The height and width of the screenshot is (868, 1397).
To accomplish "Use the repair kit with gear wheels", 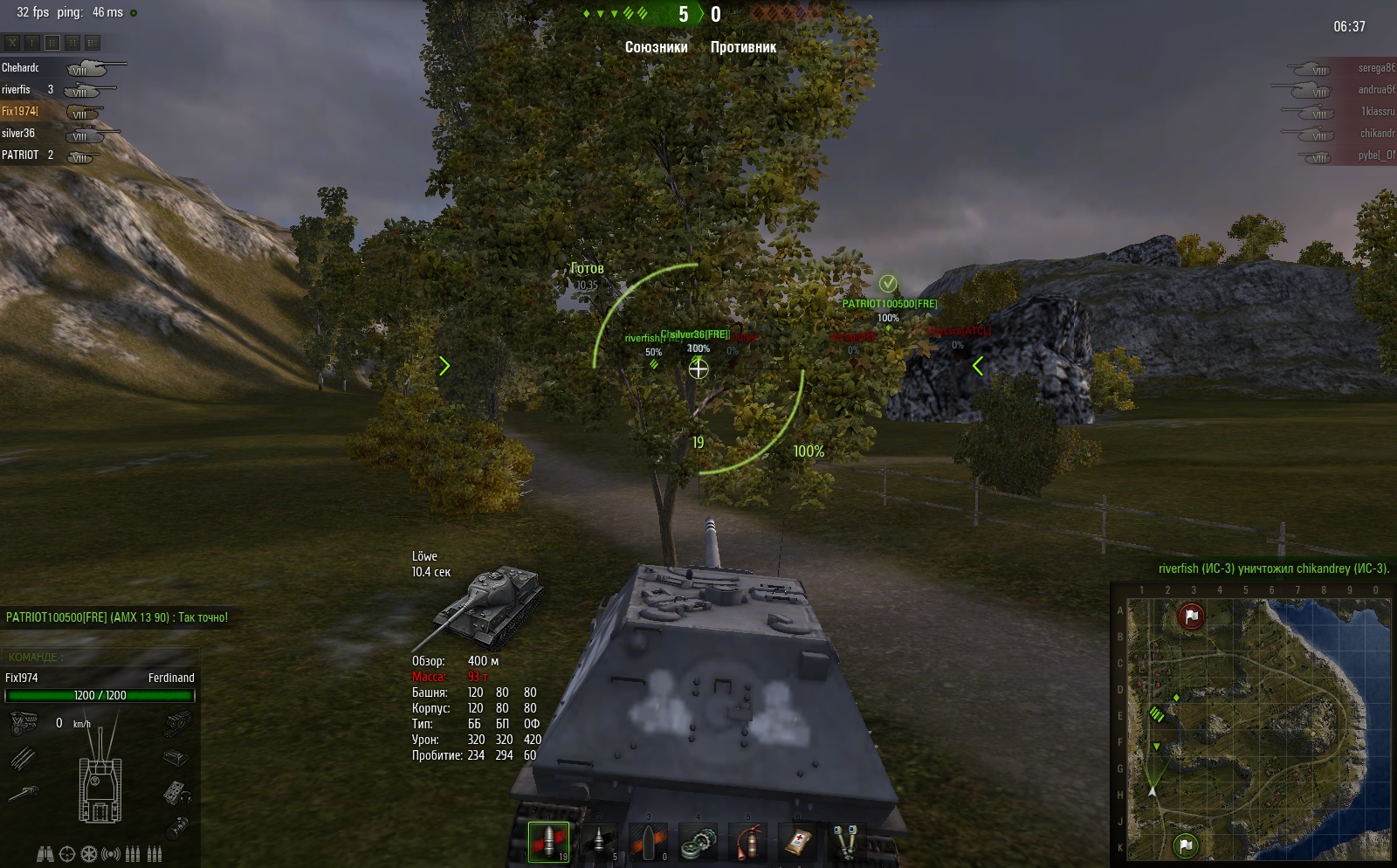I will pos(698,843).
